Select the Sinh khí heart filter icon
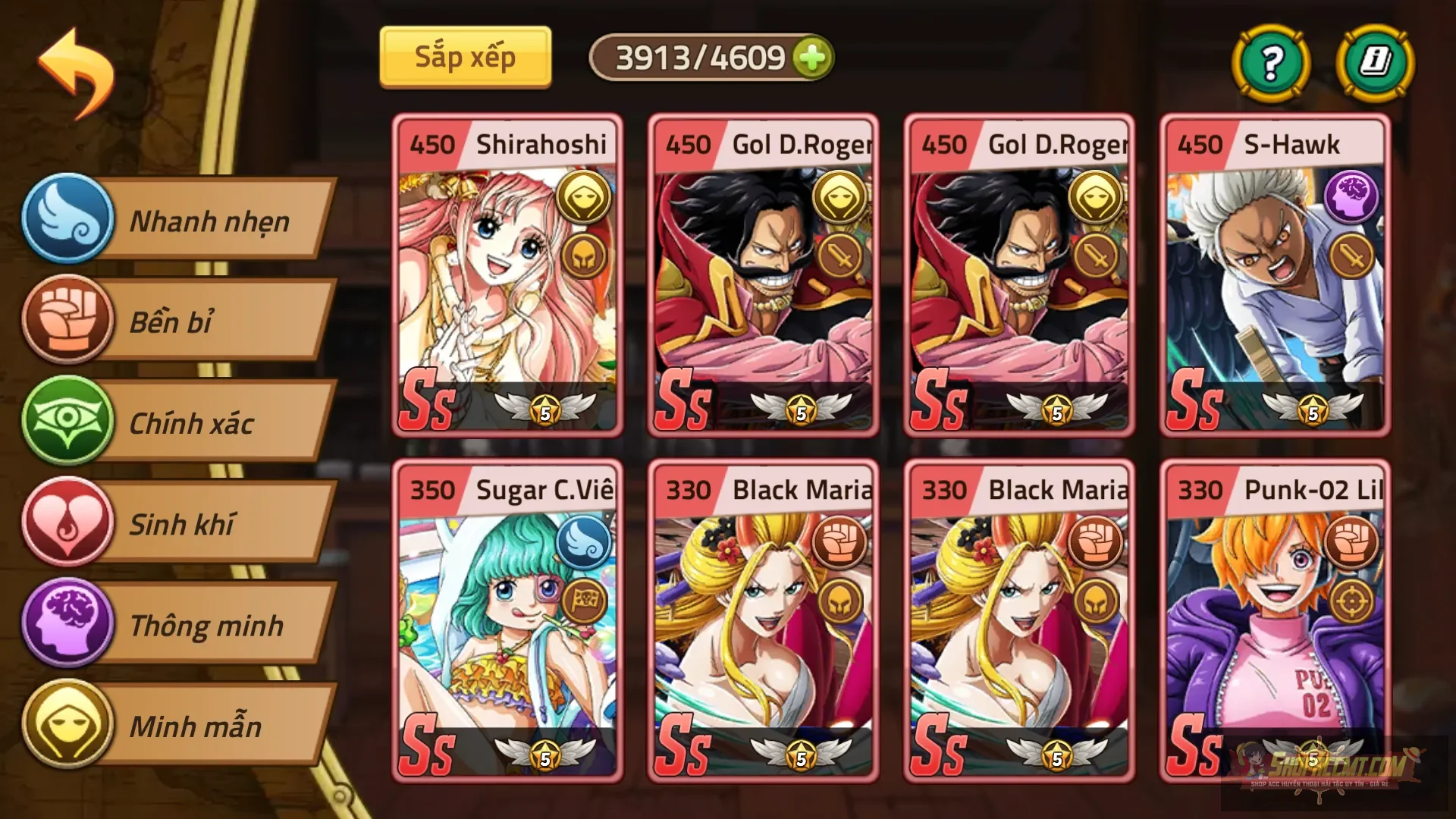Image resolution: width=1456 pixels, height=819 pixels. coord(68,524)
